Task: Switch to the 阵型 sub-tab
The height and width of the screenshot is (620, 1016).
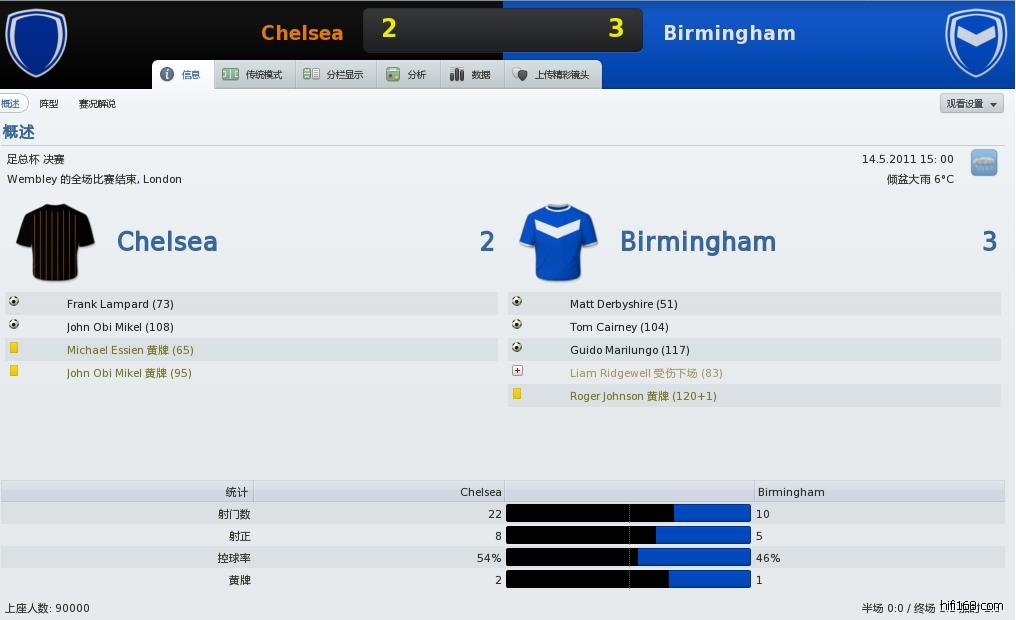Action: coord(48,104)
